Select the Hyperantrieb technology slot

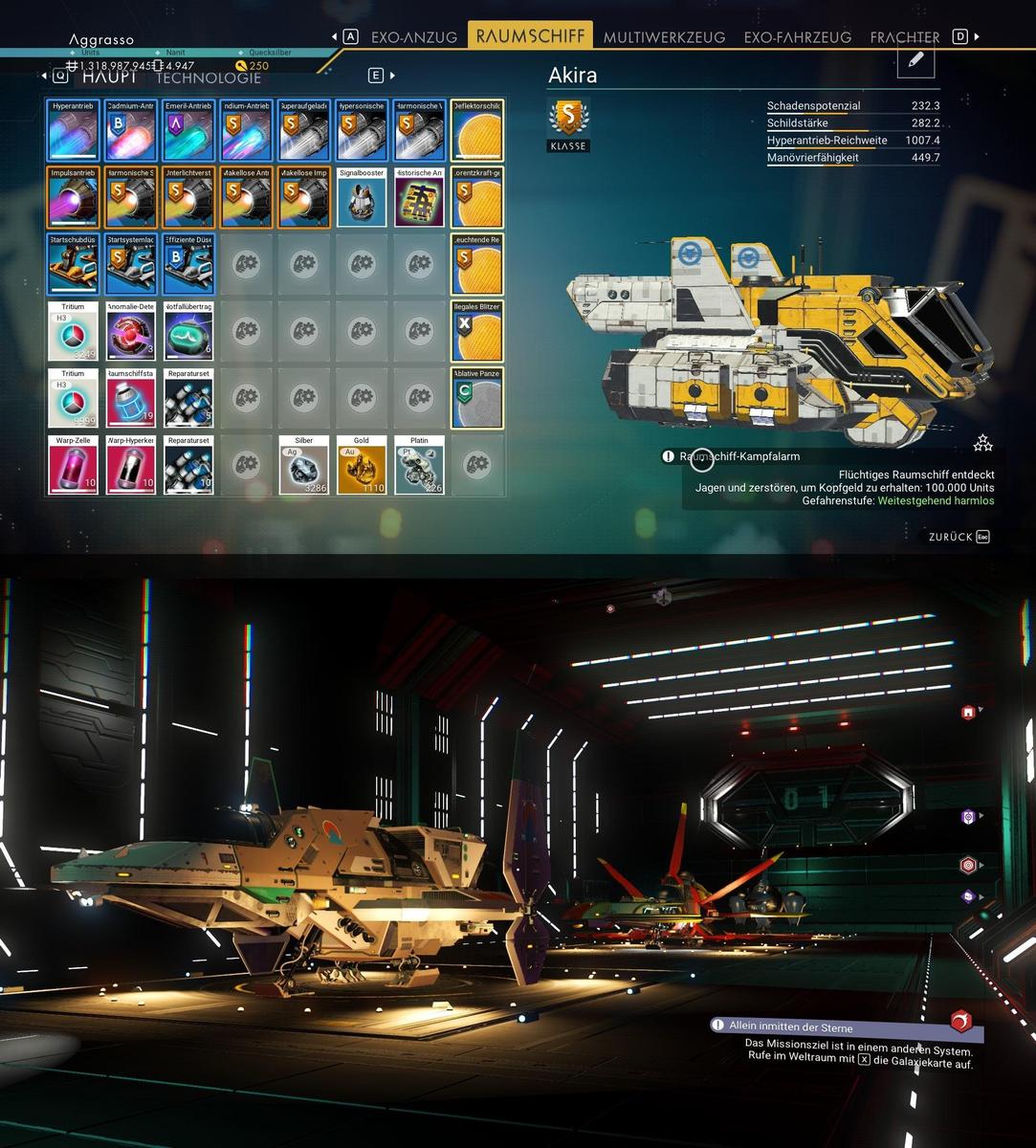tap(74, 131)
